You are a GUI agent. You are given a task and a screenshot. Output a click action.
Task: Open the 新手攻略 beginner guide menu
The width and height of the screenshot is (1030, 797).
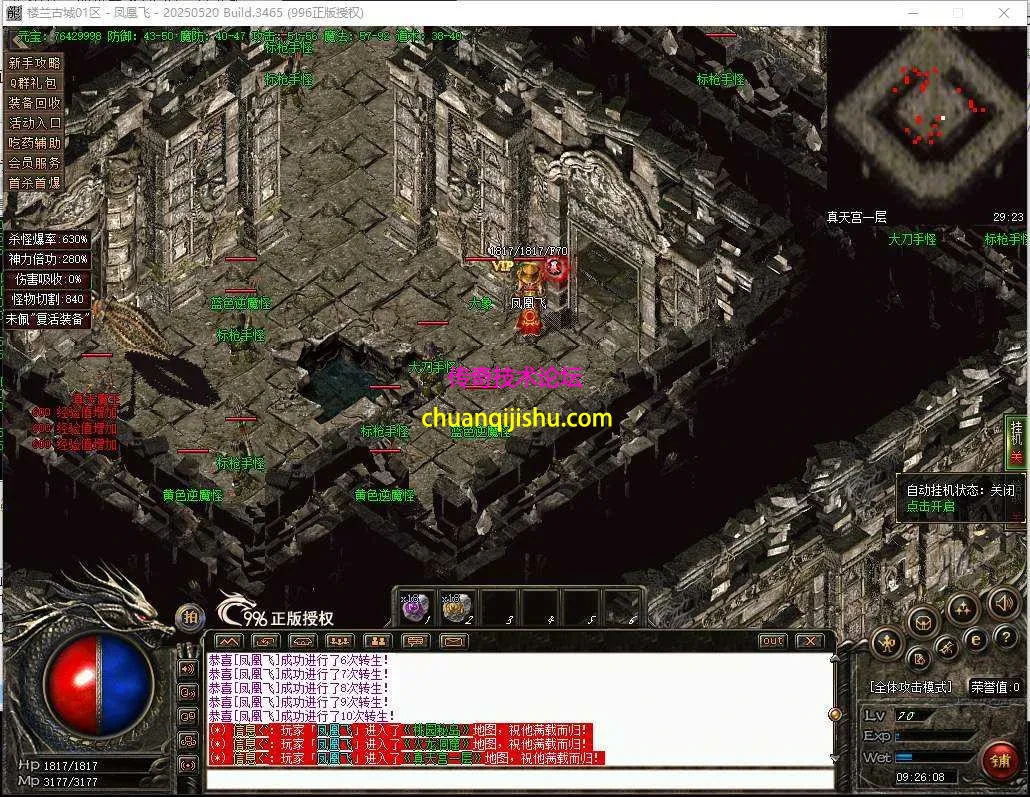pos(35,63)
